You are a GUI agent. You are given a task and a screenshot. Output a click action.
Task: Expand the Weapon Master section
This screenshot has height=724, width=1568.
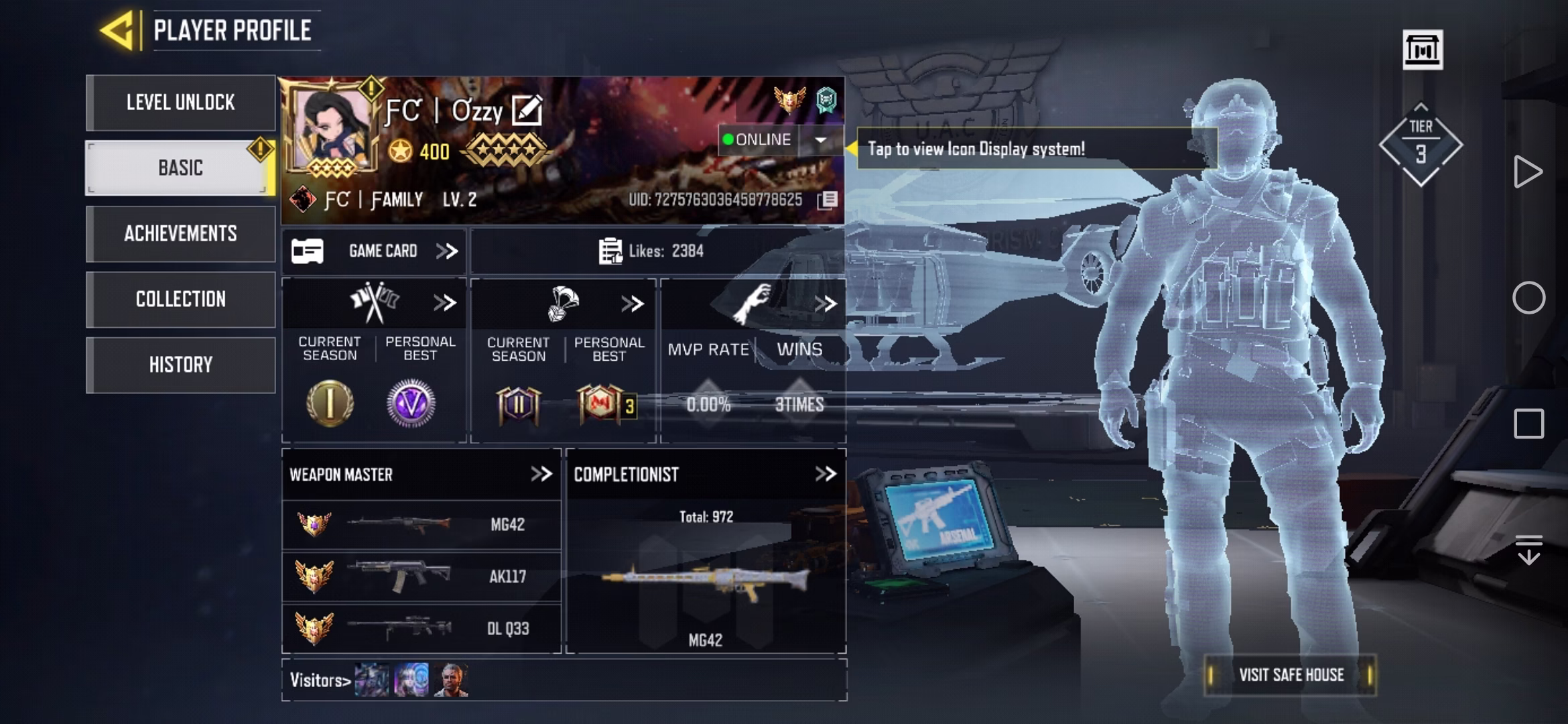541,475
